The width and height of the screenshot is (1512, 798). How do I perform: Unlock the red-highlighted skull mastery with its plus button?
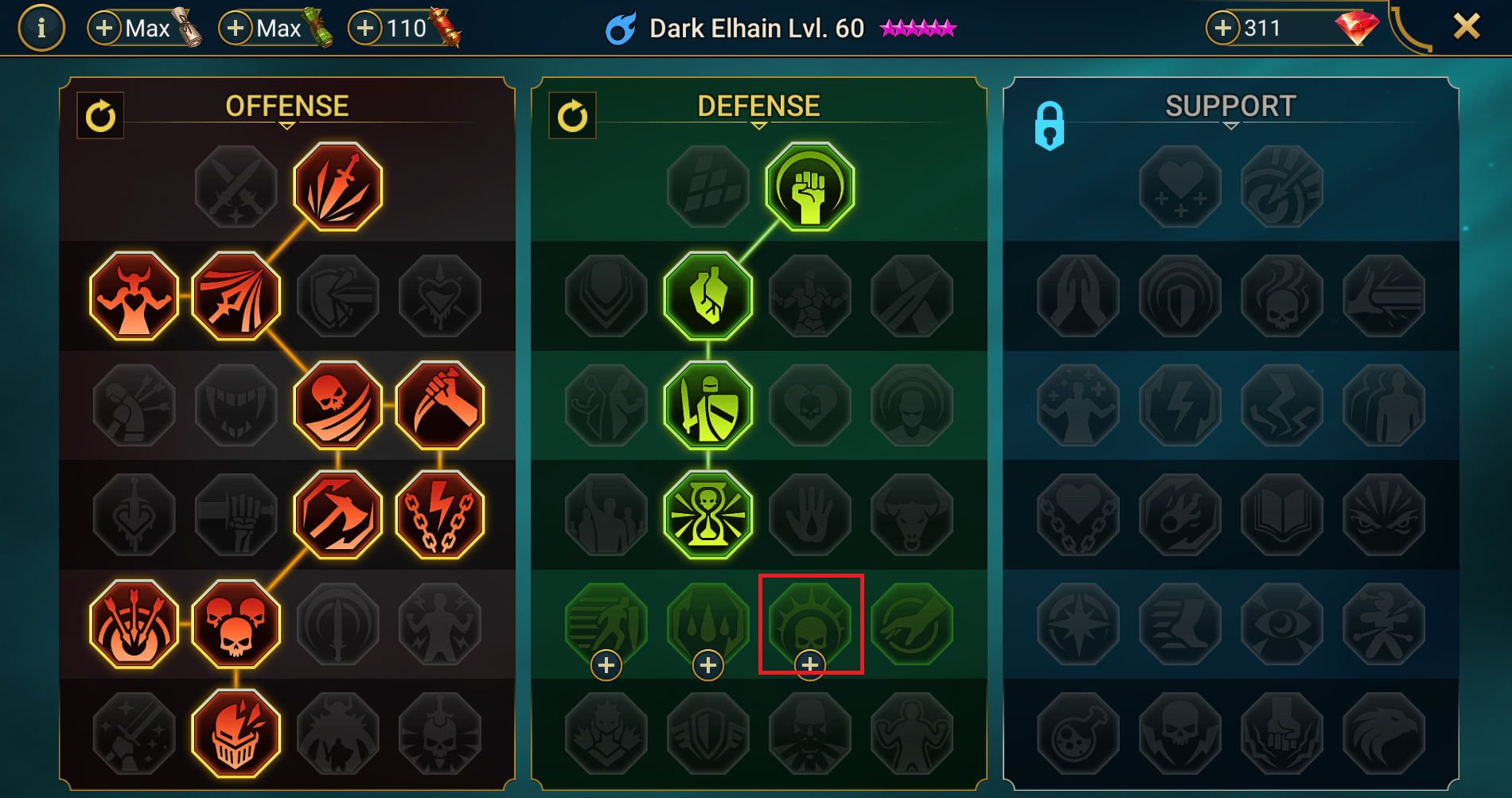tap(811, 664)
